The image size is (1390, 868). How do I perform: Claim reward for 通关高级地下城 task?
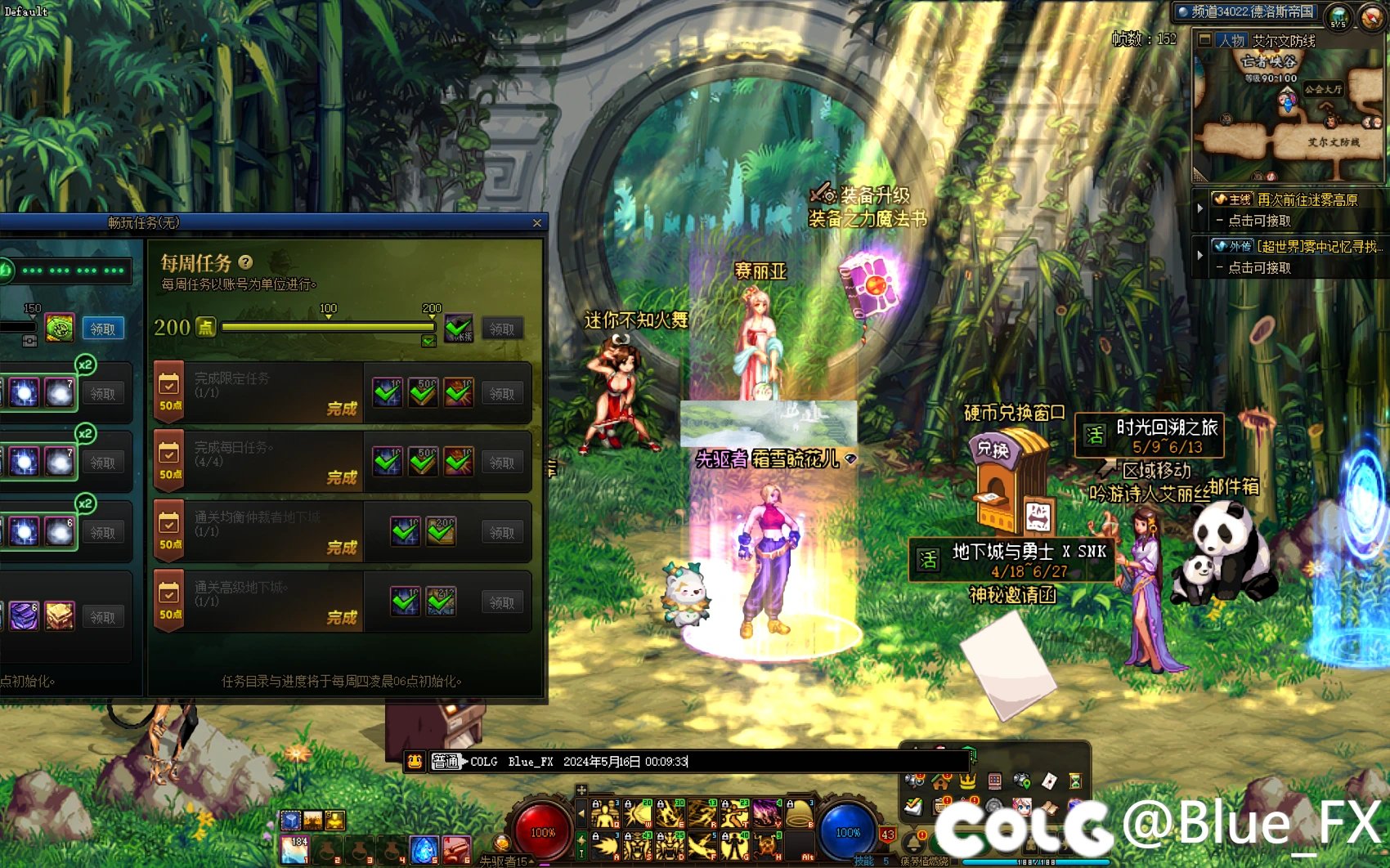pyautogui.click(x=502, y=602)
